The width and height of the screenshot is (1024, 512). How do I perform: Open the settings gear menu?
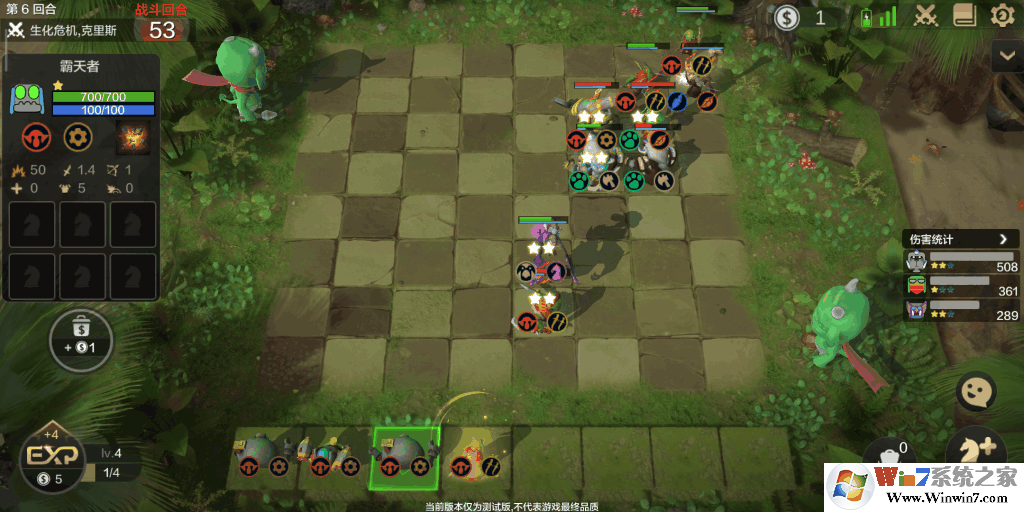coord(1002,16)
